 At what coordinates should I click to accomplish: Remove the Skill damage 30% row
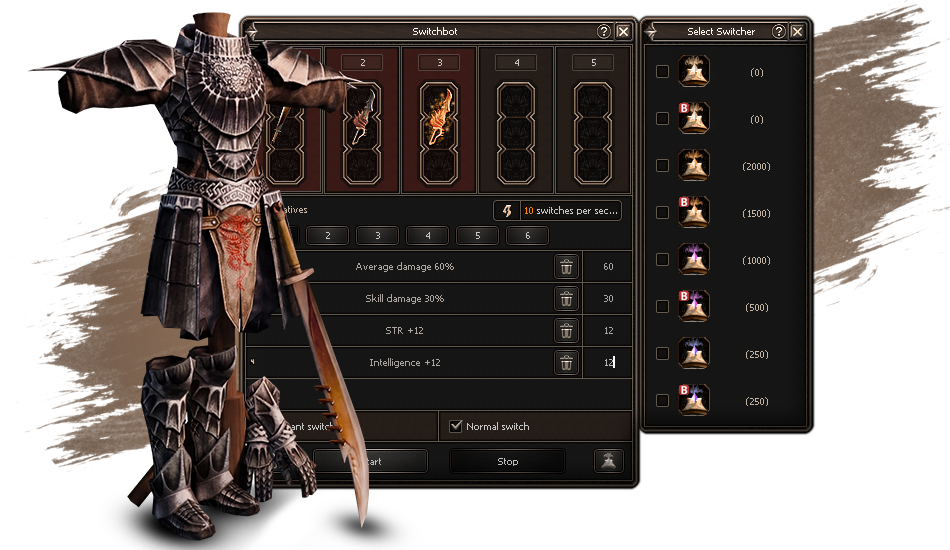coord(566,299)
